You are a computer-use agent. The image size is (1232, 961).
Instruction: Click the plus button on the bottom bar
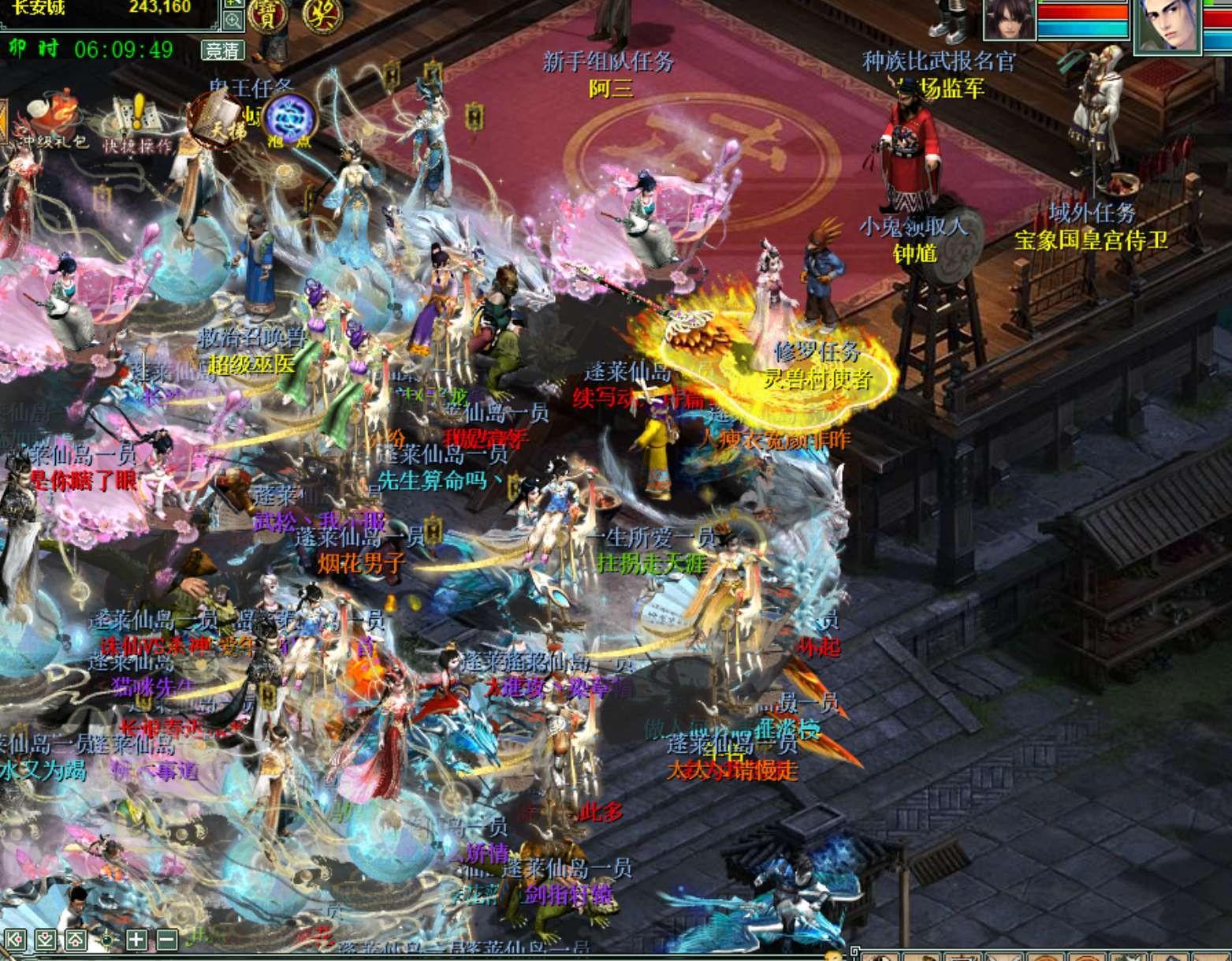(136, 939)
